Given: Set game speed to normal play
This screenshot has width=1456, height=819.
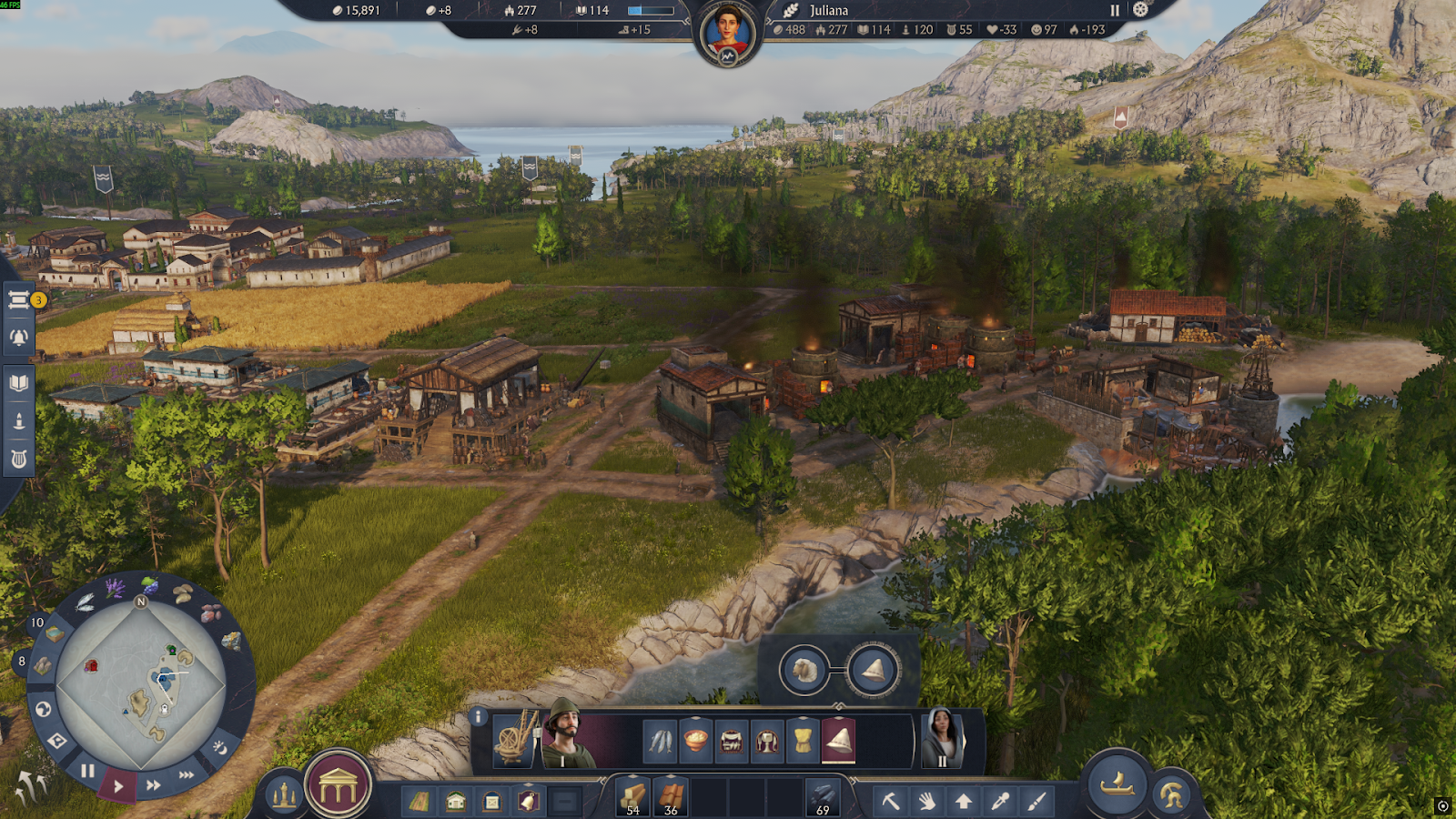Looking at the screenshot, I should [x=118, y=785].
